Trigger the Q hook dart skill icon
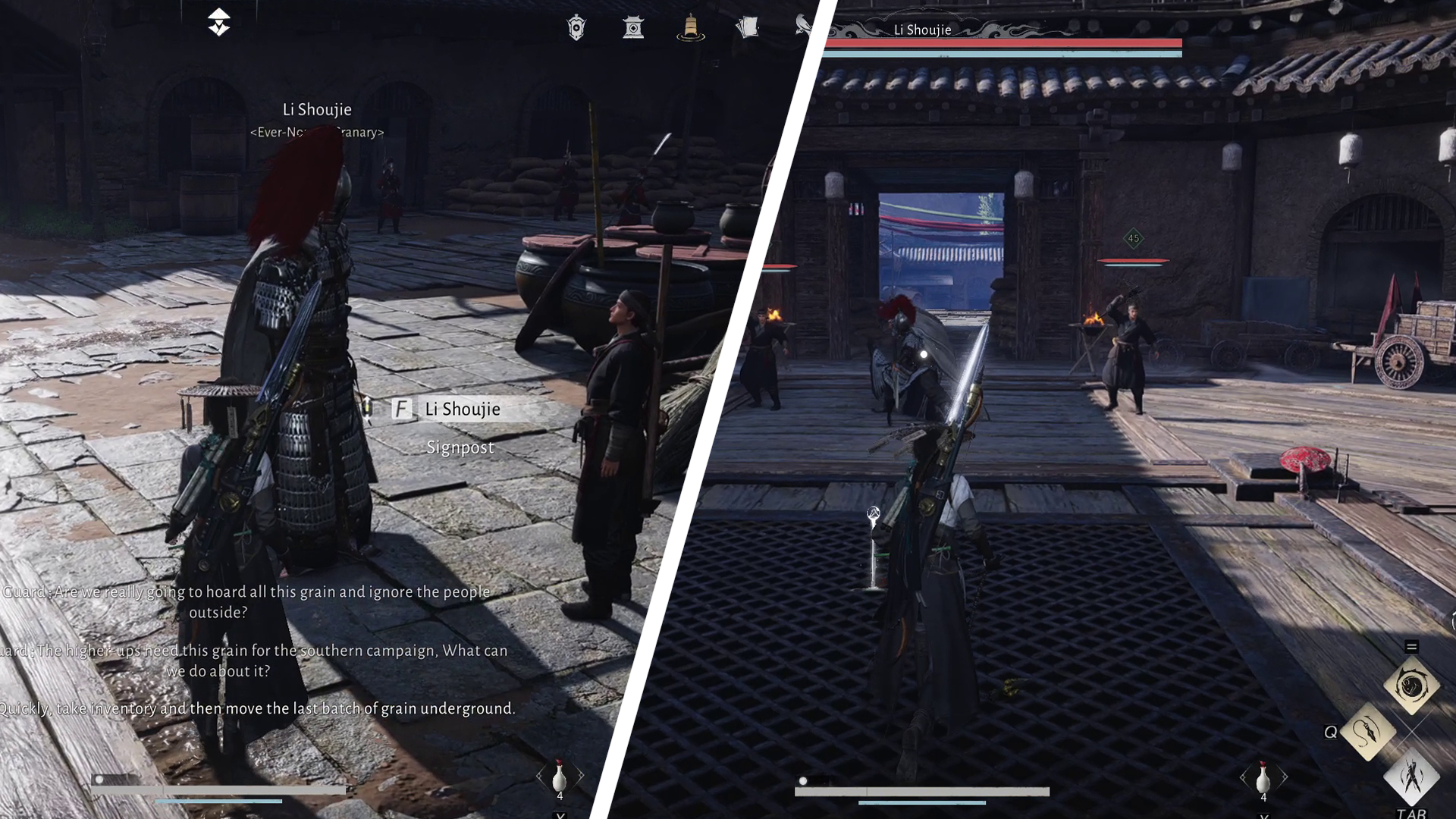The image size is (1456, 819). click(1370, 732)
